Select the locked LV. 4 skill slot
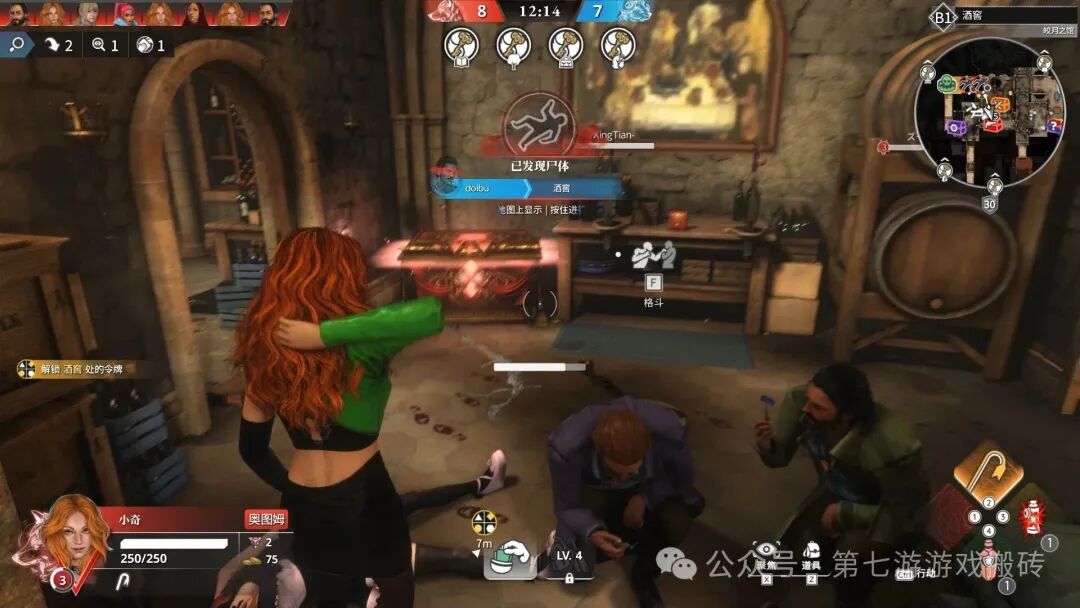Viewport: 1080px width, 608px height. pos(568,560)
